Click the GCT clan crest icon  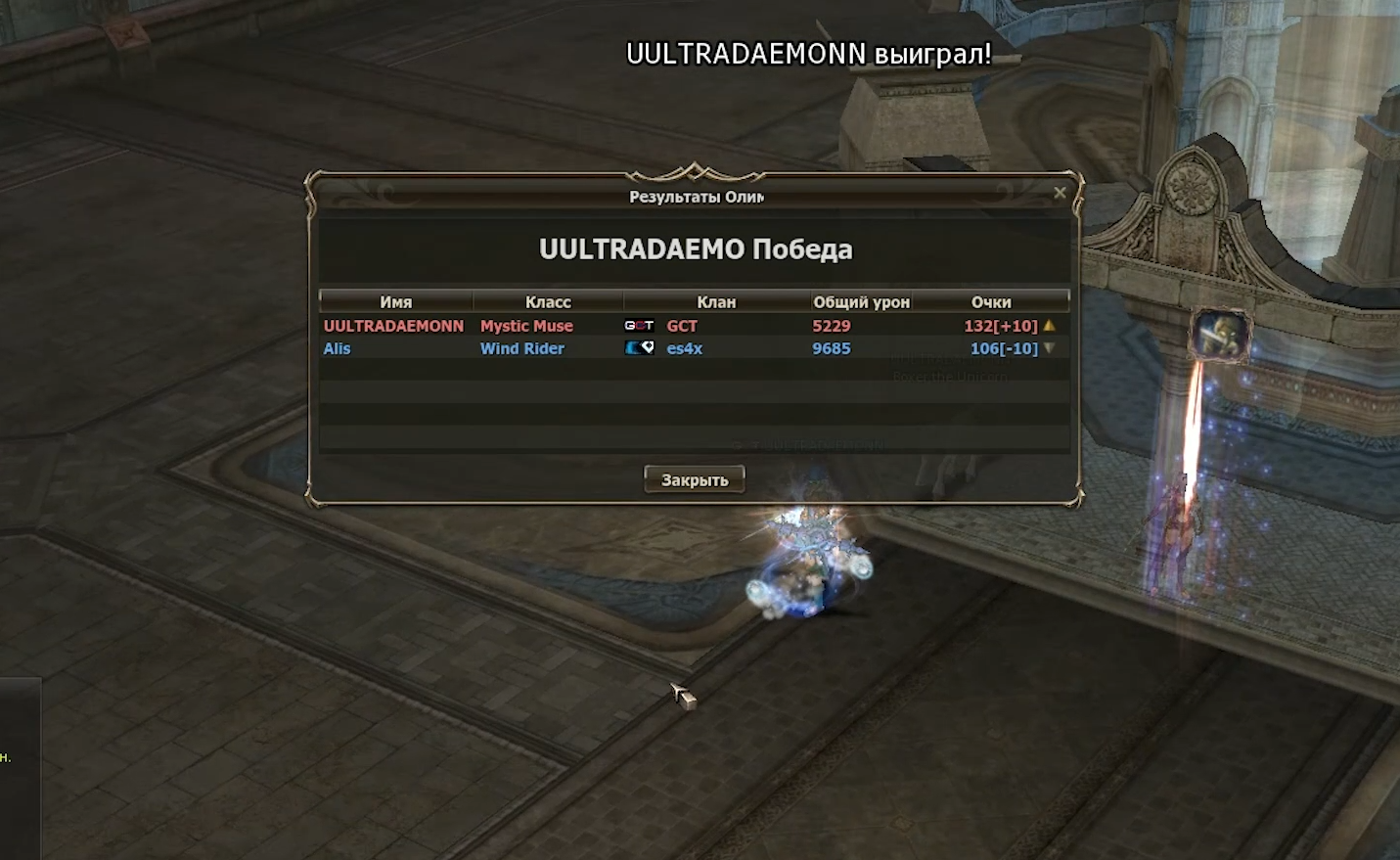tap(641, 326)
